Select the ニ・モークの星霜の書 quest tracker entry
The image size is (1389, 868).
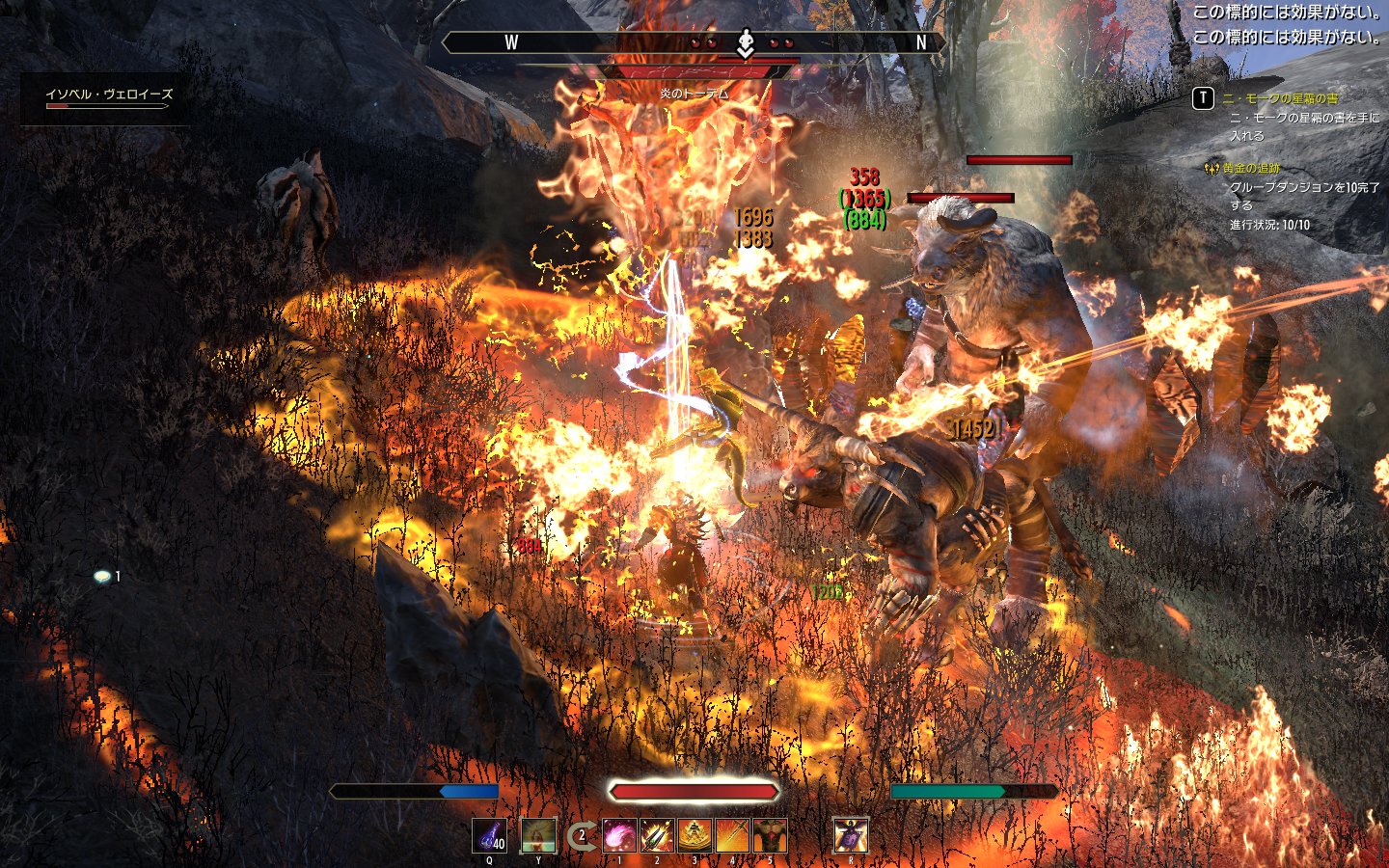click(x=1279, y=98)
